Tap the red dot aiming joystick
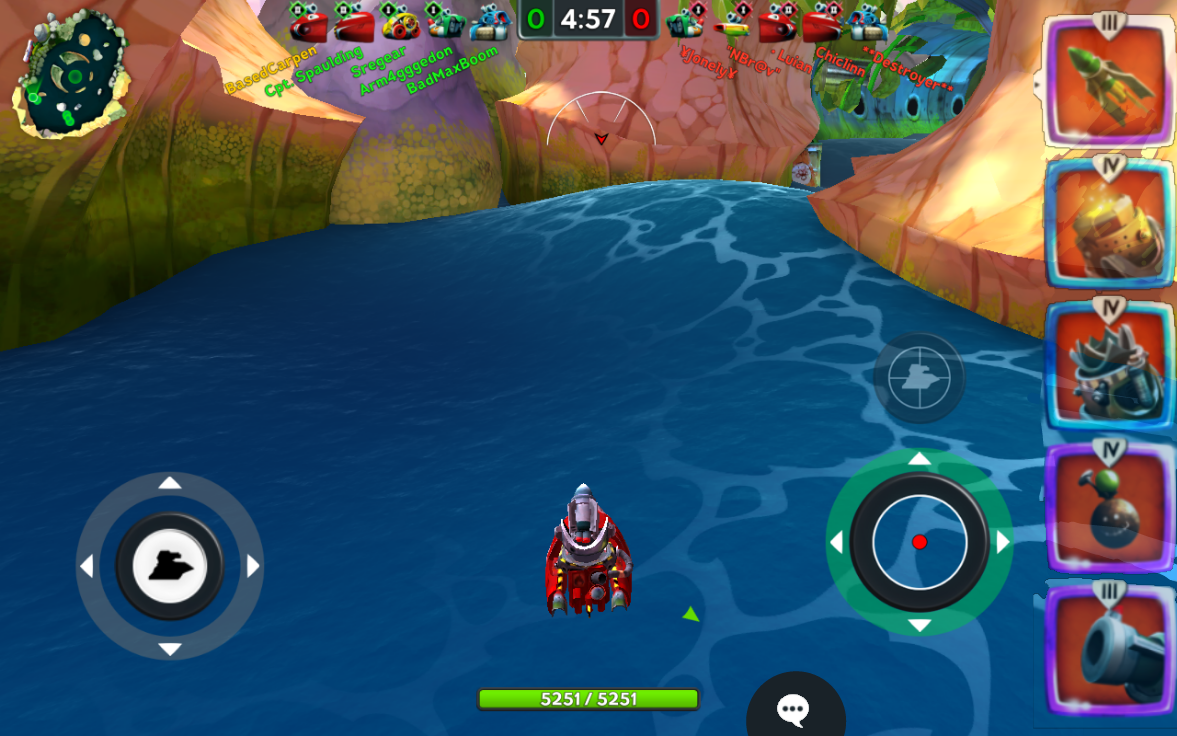This screenshot has height=736, width=1177. [x=920, y=542]
